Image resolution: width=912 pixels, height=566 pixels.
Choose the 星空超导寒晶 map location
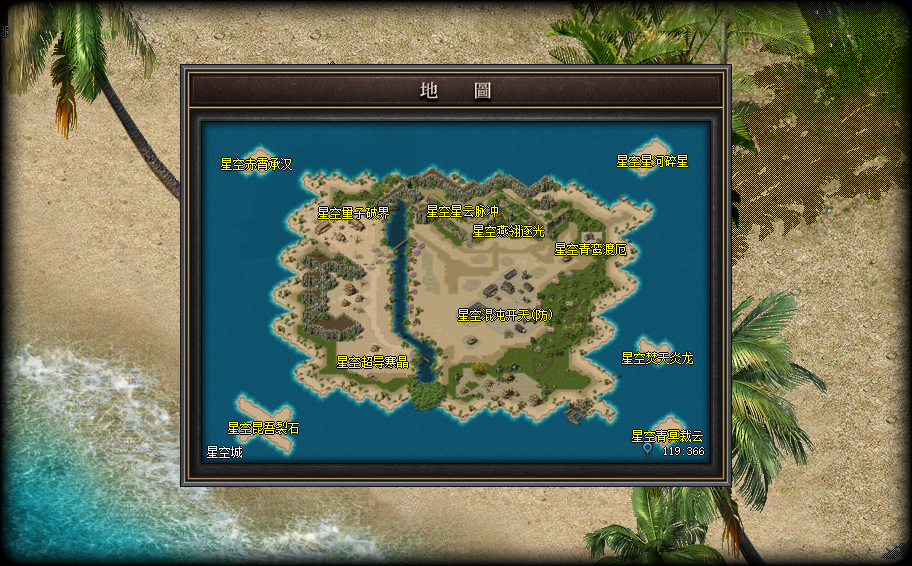click(372, 362)
